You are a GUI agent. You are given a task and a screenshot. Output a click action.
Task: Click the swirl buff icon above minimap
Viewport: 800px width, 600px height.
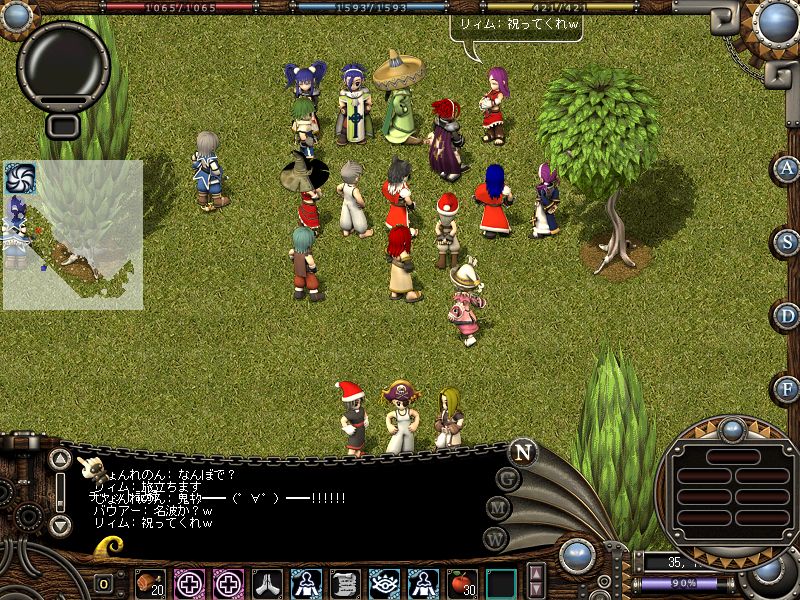pos(20,178)
